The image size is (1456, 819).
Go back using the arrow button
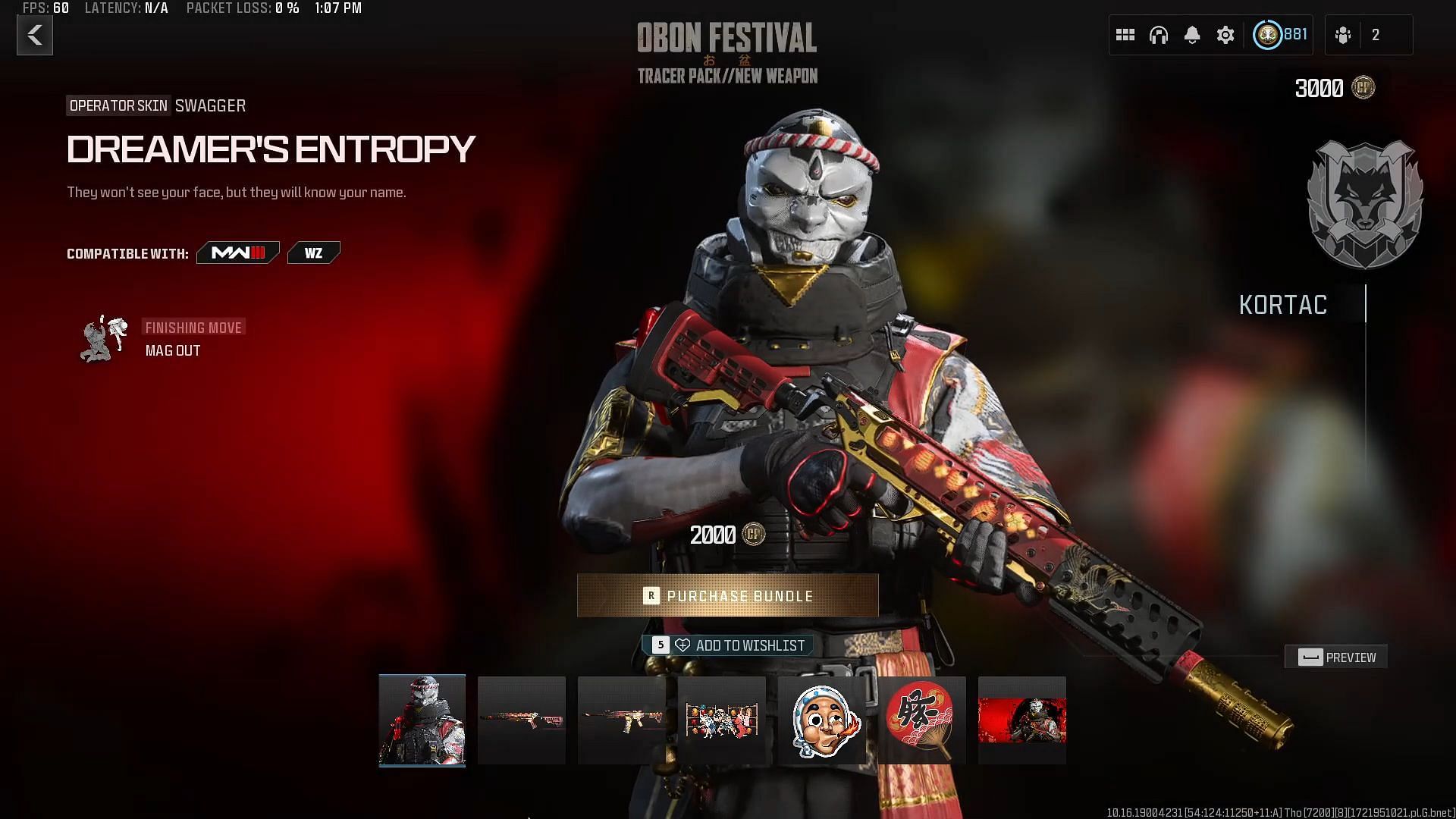(x=35, y=36)
